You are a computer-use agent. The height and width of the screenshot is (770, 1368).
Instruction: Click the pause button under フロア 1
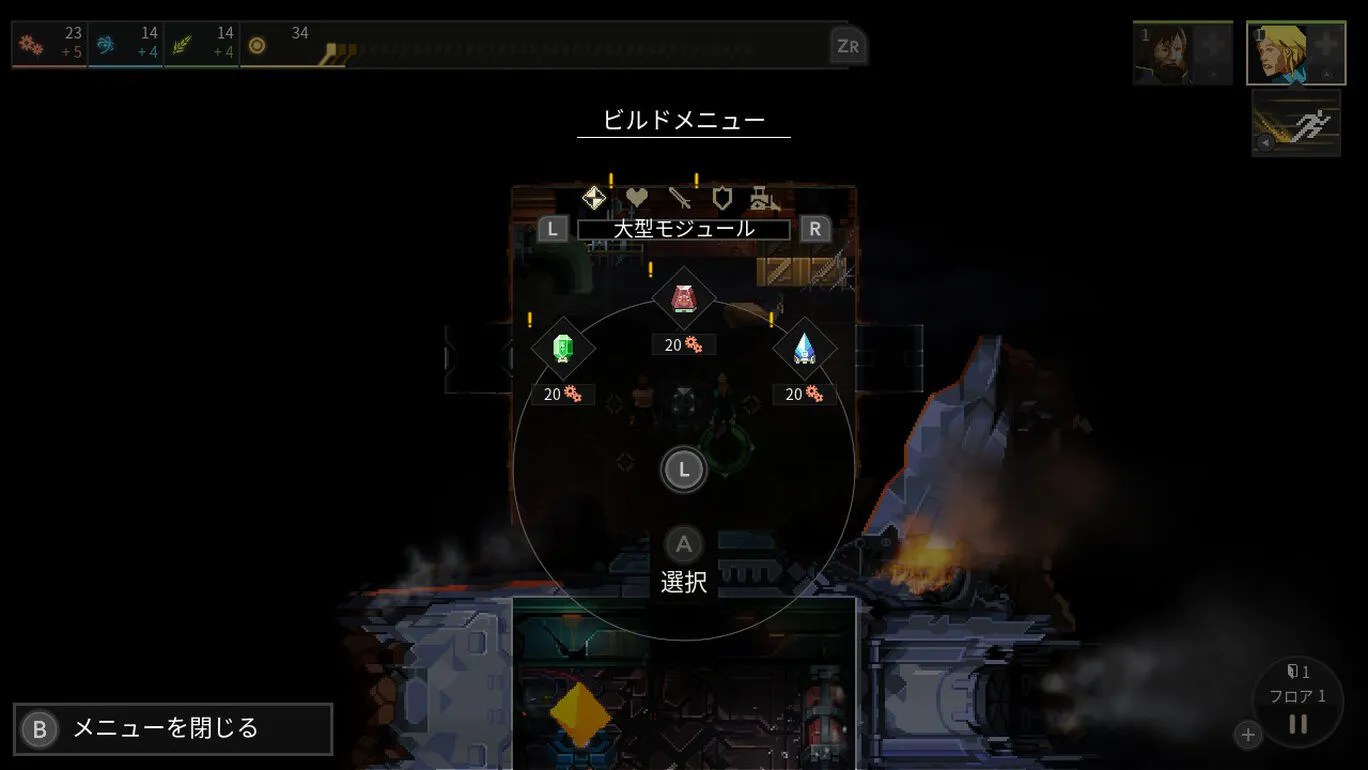coord(1298,724)
